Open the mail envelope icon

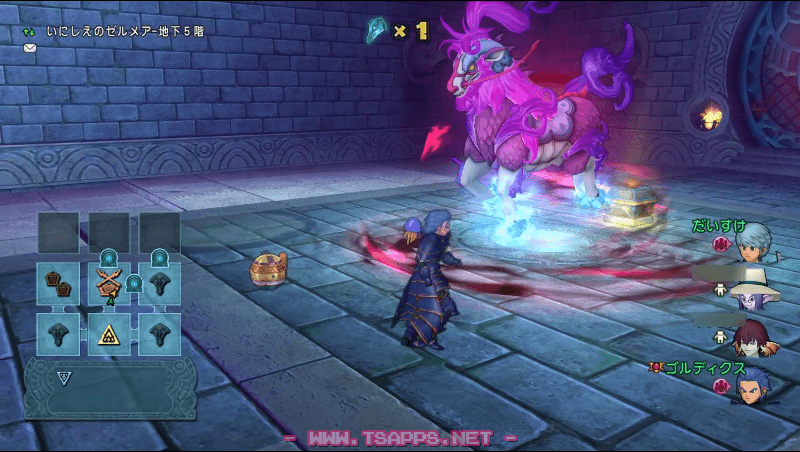coord(30,47)
